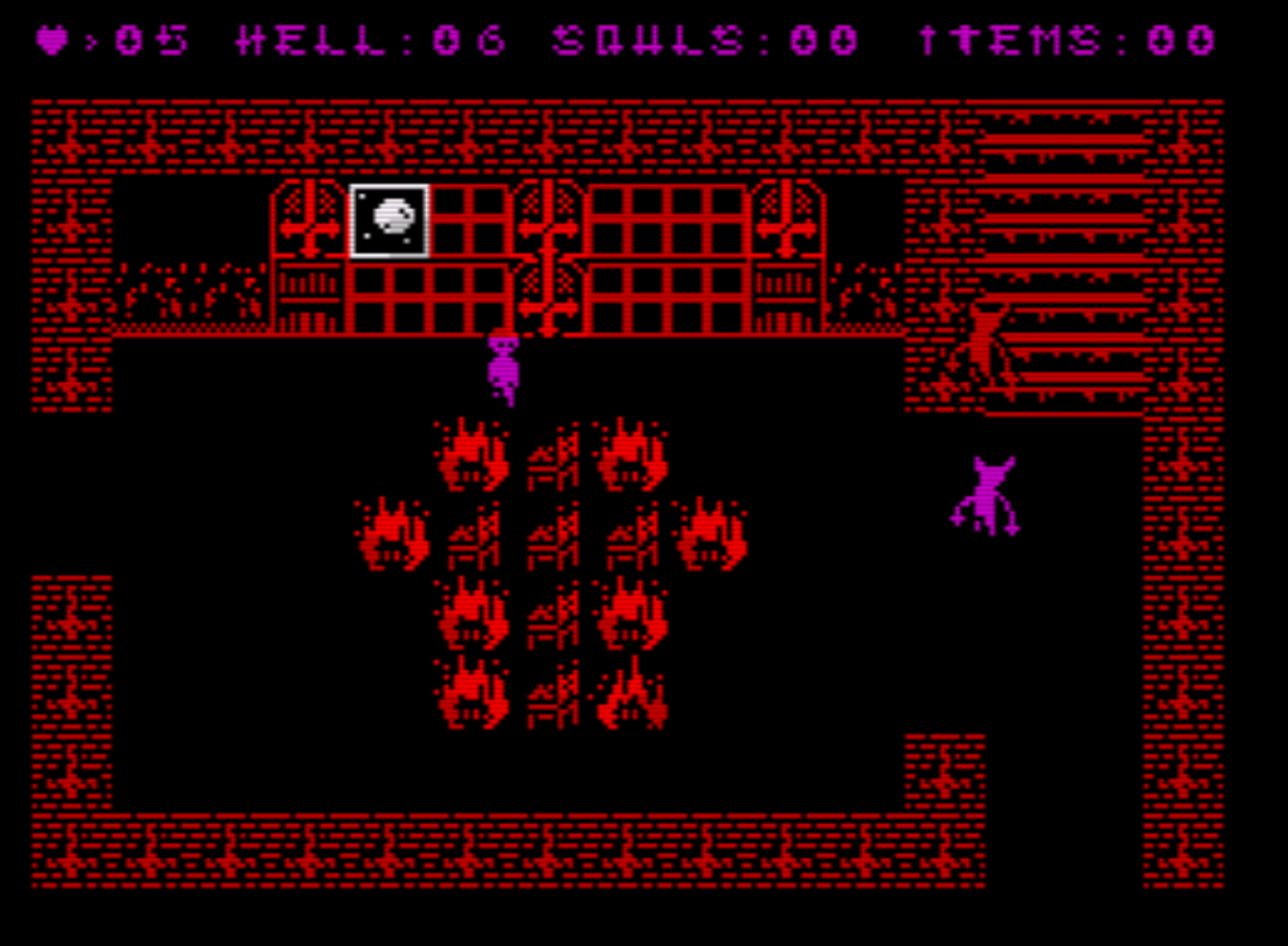
Task: Click the magenta player character below the fence
Action: (503, 366)
